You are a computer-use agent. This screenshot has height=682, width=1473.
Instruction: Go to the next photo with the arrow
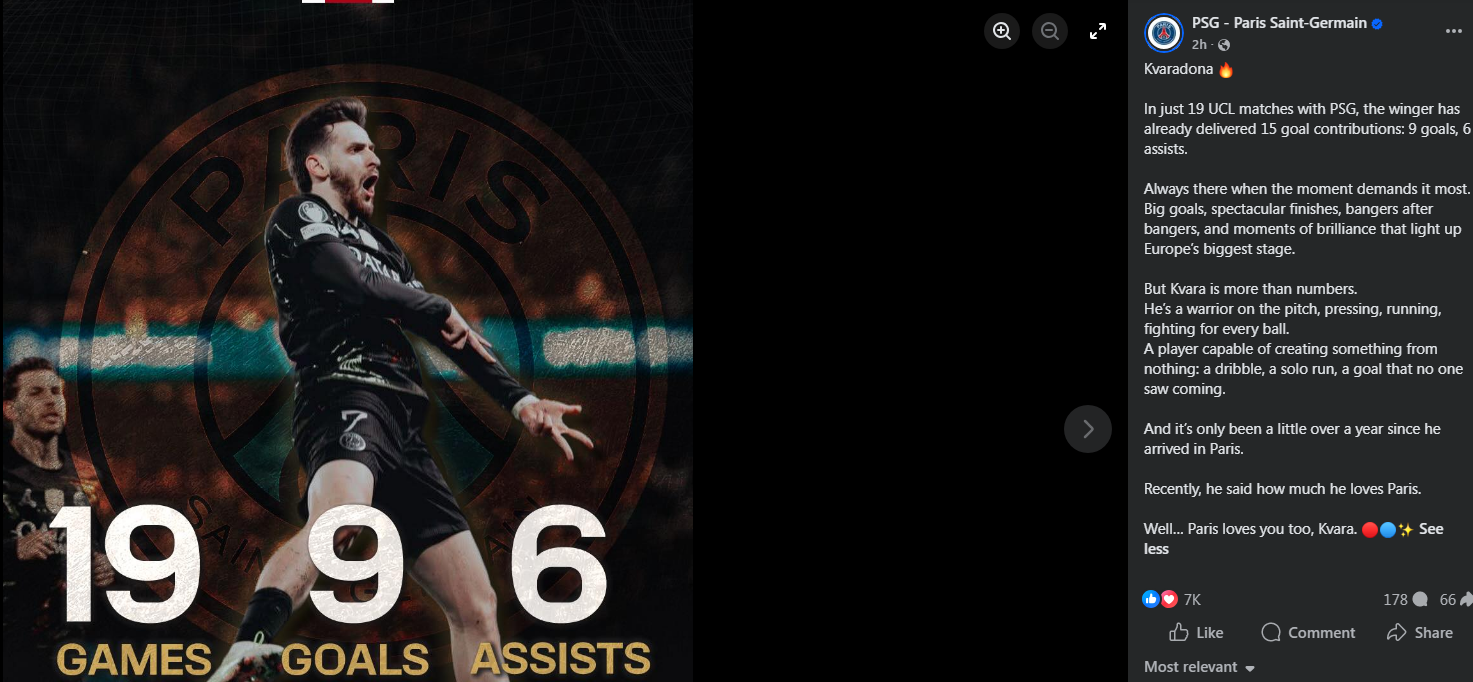tap(1087, 429)
